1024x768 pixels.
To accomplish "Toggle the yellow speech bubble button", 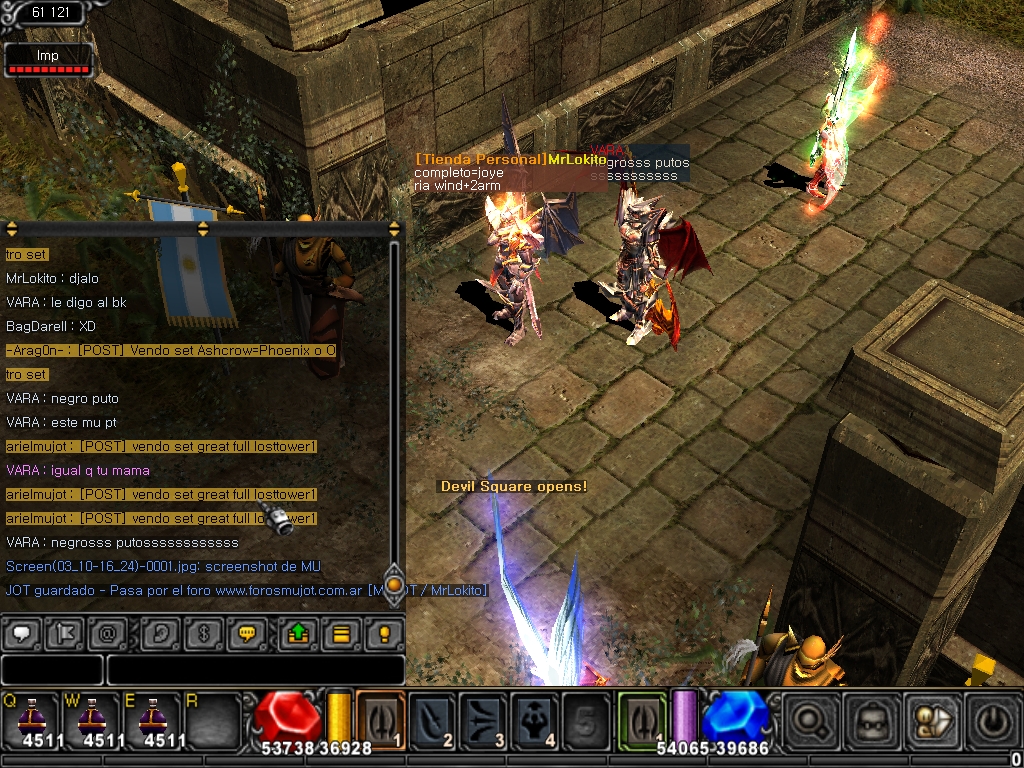I will point(245,633).
